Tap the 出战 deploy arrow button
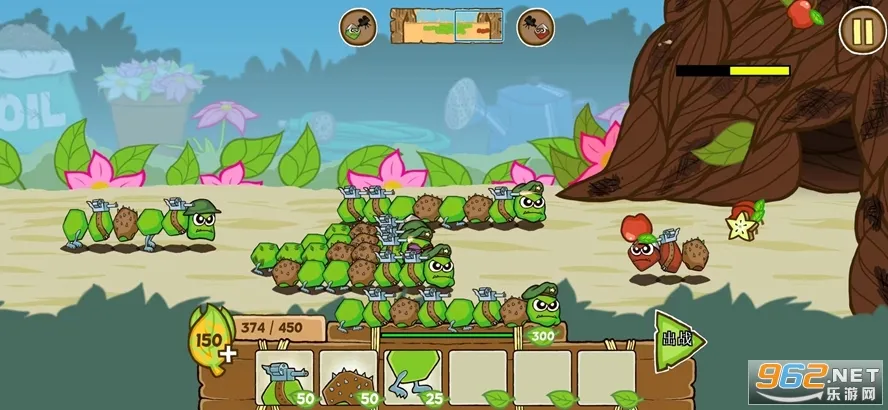 tap(679, 340)
